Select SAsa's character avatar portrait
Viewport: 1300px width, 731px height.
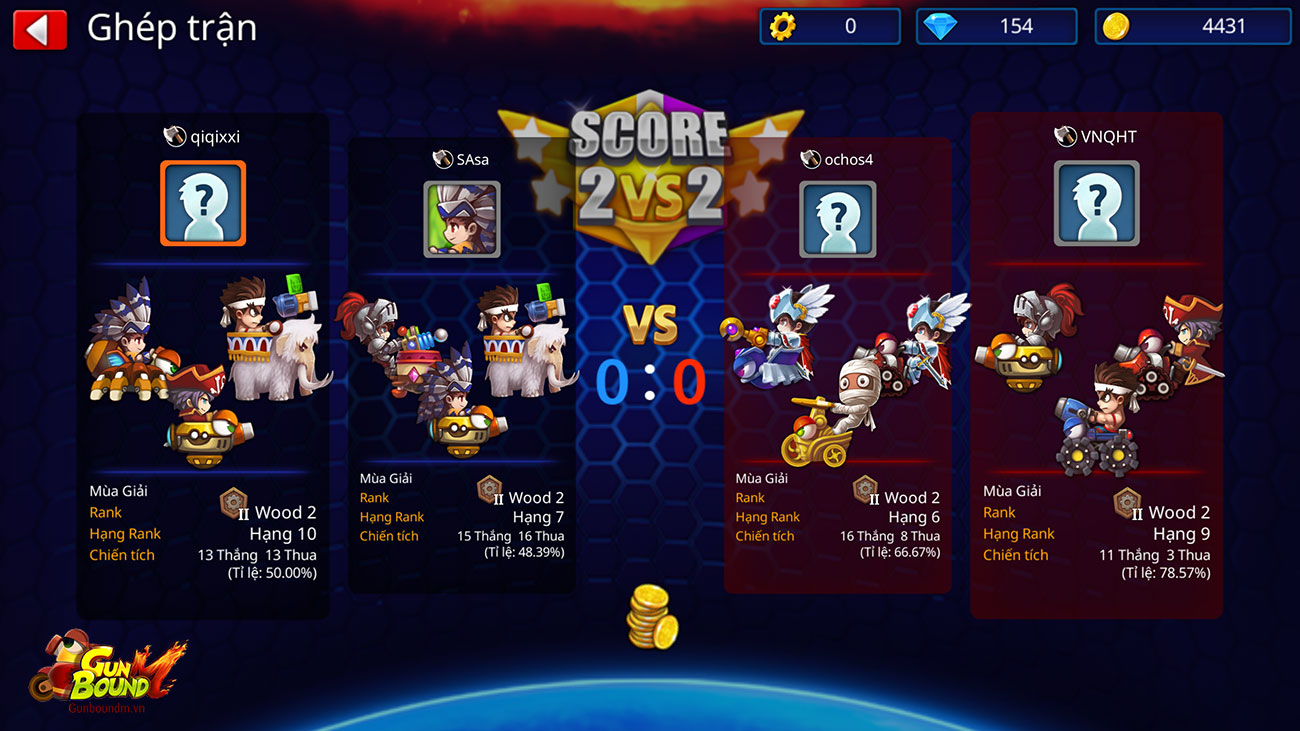461,220
